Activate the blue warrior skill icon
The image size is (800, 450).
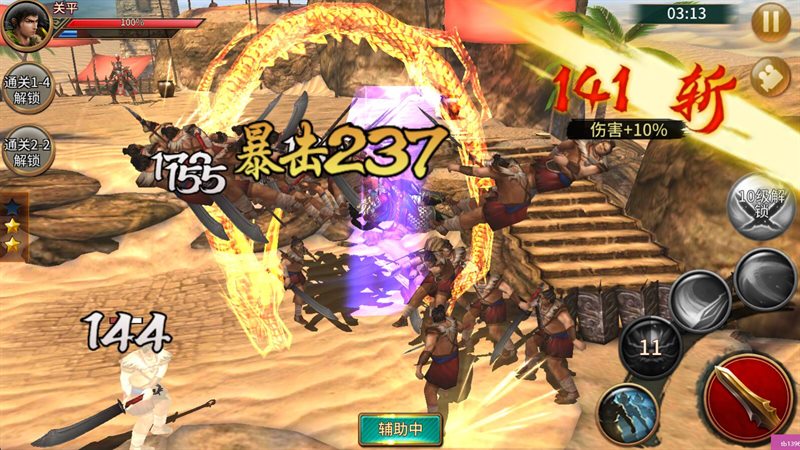point(627,412)
